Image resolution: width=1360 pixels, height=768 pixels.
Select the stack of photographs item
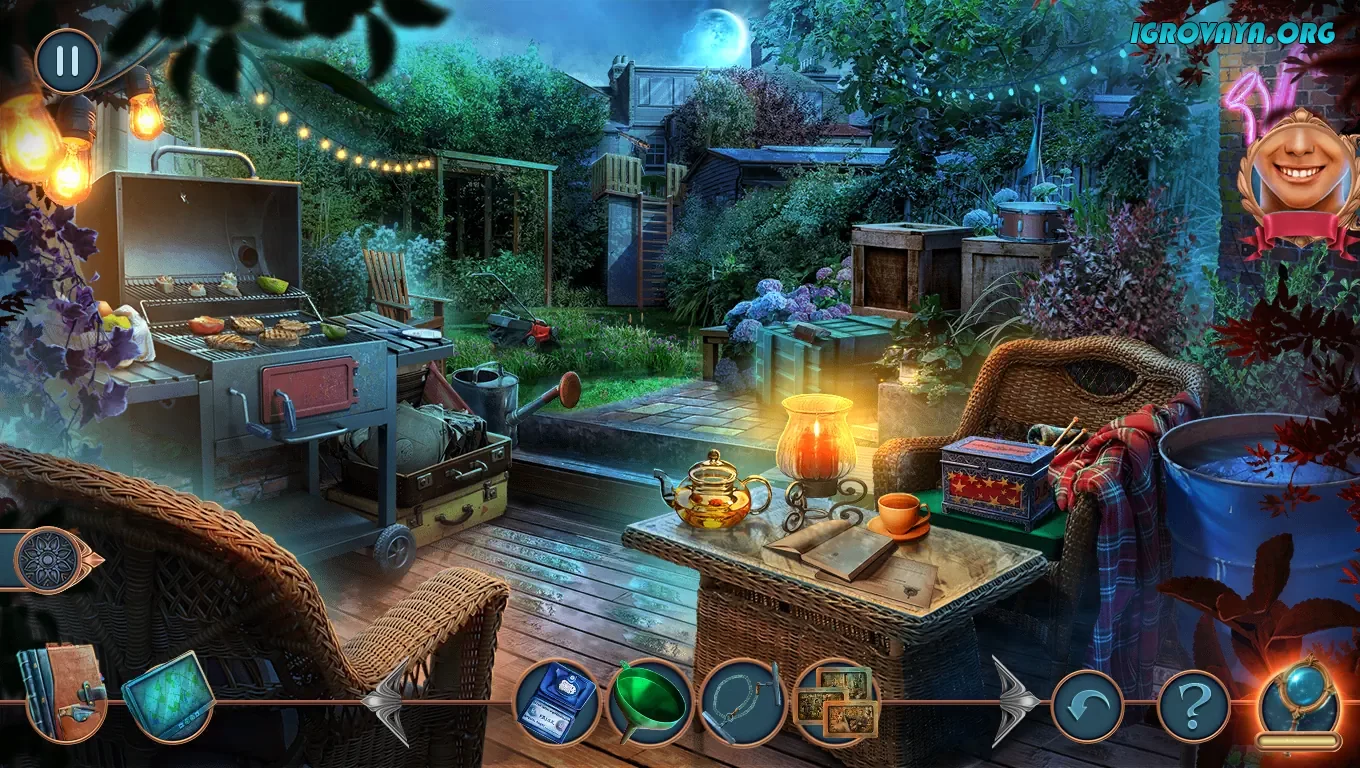click(835, 702)
